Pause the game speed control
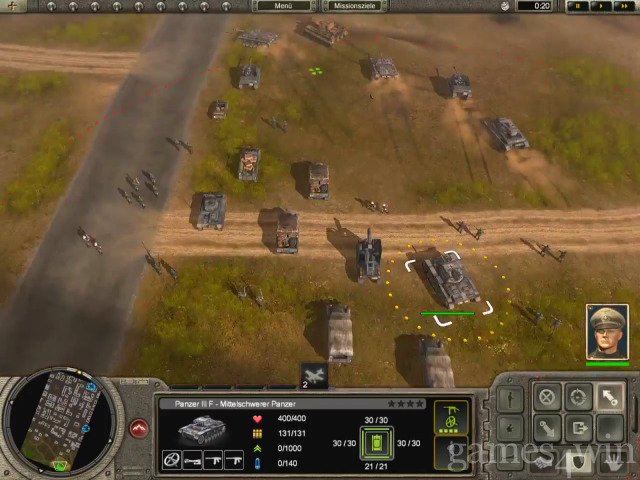640x480 pixels. pos(577,6)
